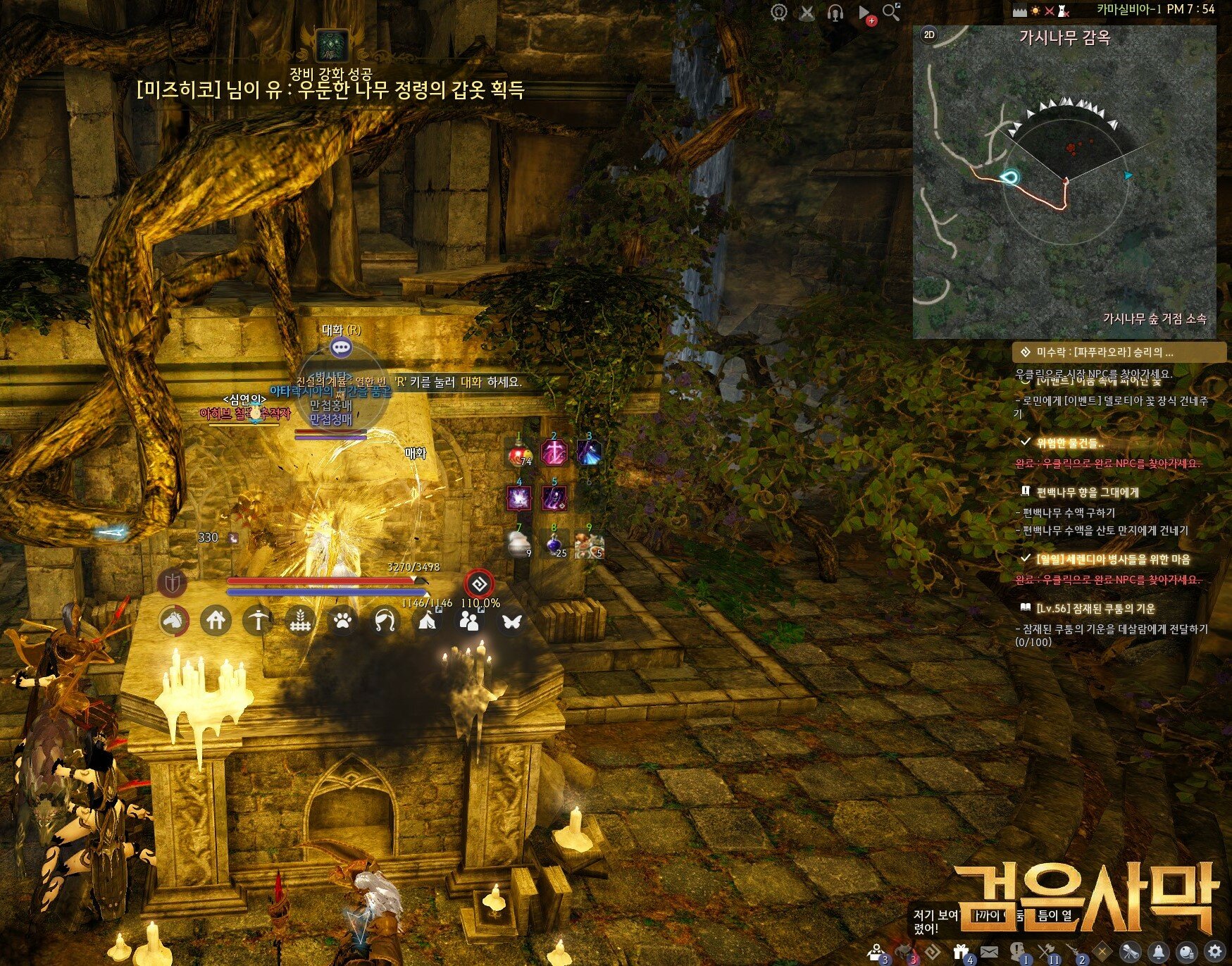Viewport: 1232px width, 966px height.
Task: Open the horse mount icon
Action: (x=173, y=621)
